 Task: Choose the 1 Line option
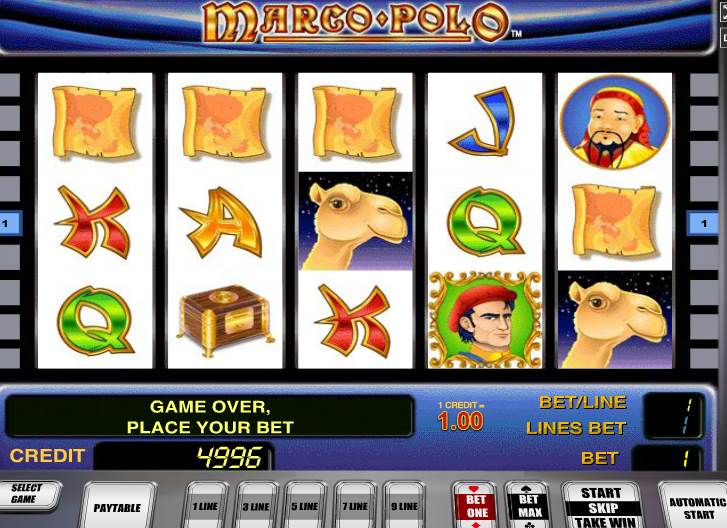coord(206,506)
